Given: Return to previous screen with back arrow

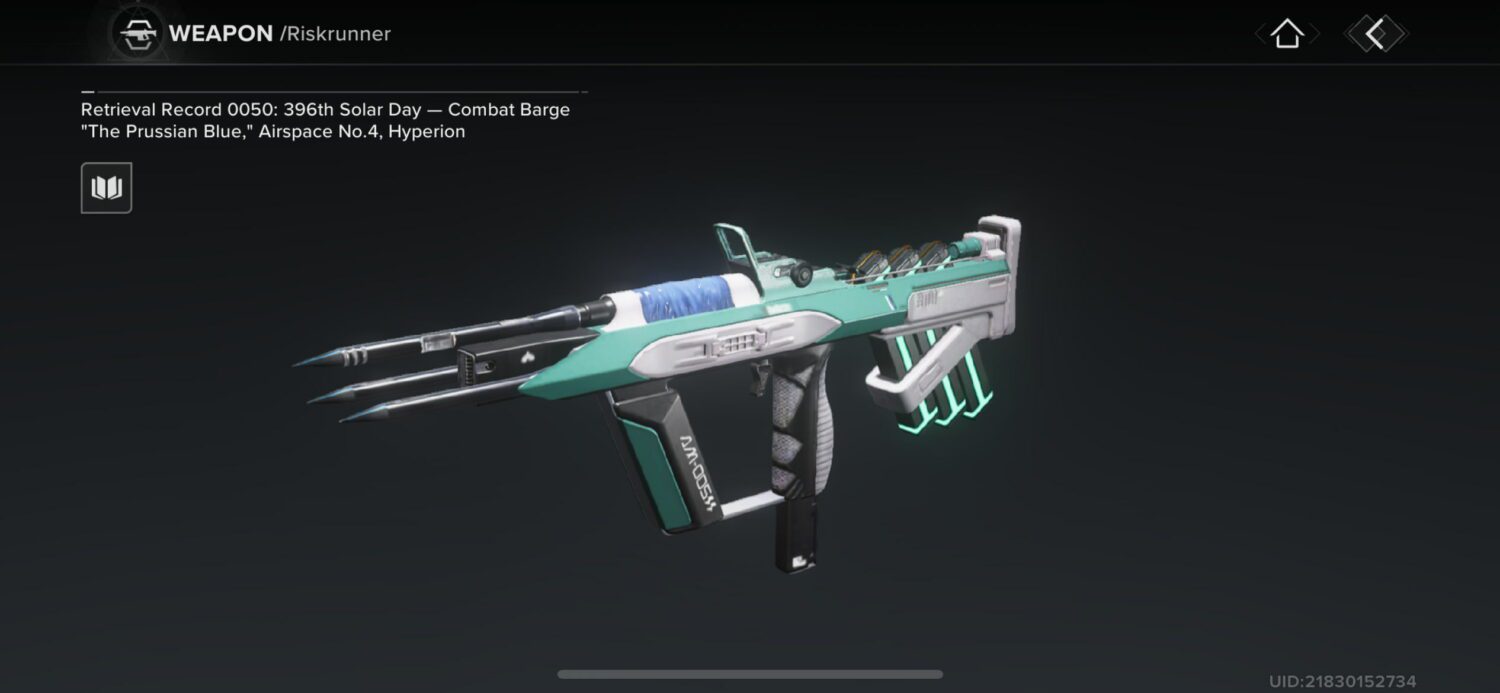Looking at the screenshot, I should click(1376, 34).
